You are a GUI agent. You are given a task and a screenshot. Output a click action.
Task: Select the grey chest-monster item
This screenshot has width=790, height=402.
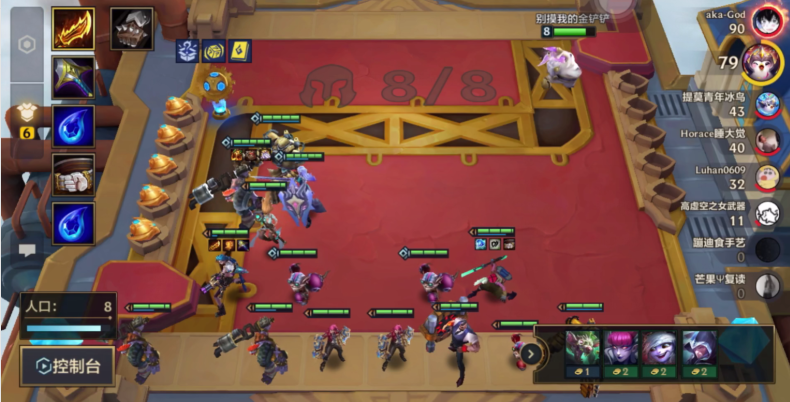click(x=132, y=28)
